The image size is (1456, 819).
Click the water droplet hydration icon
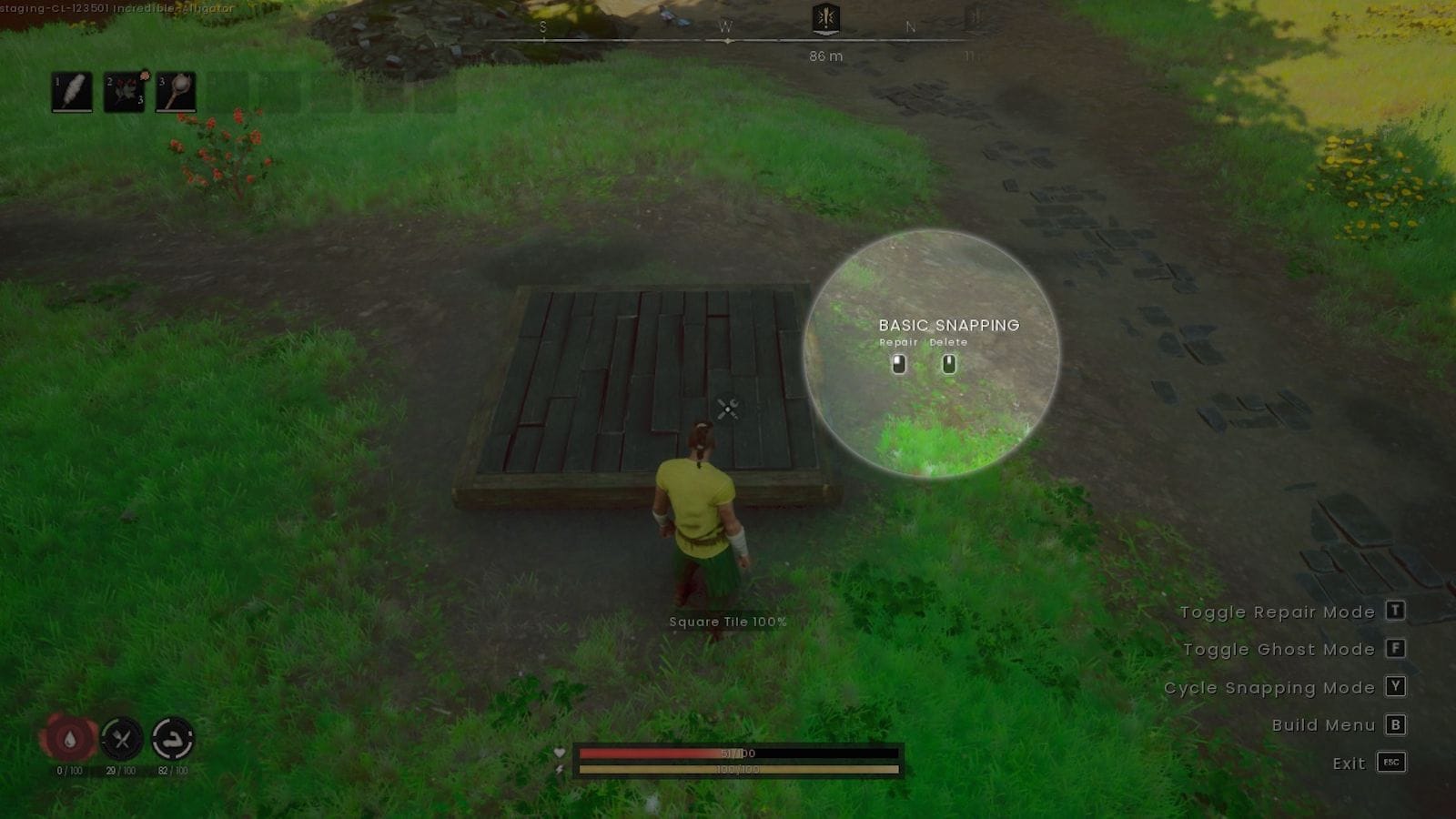click(69, 740)
